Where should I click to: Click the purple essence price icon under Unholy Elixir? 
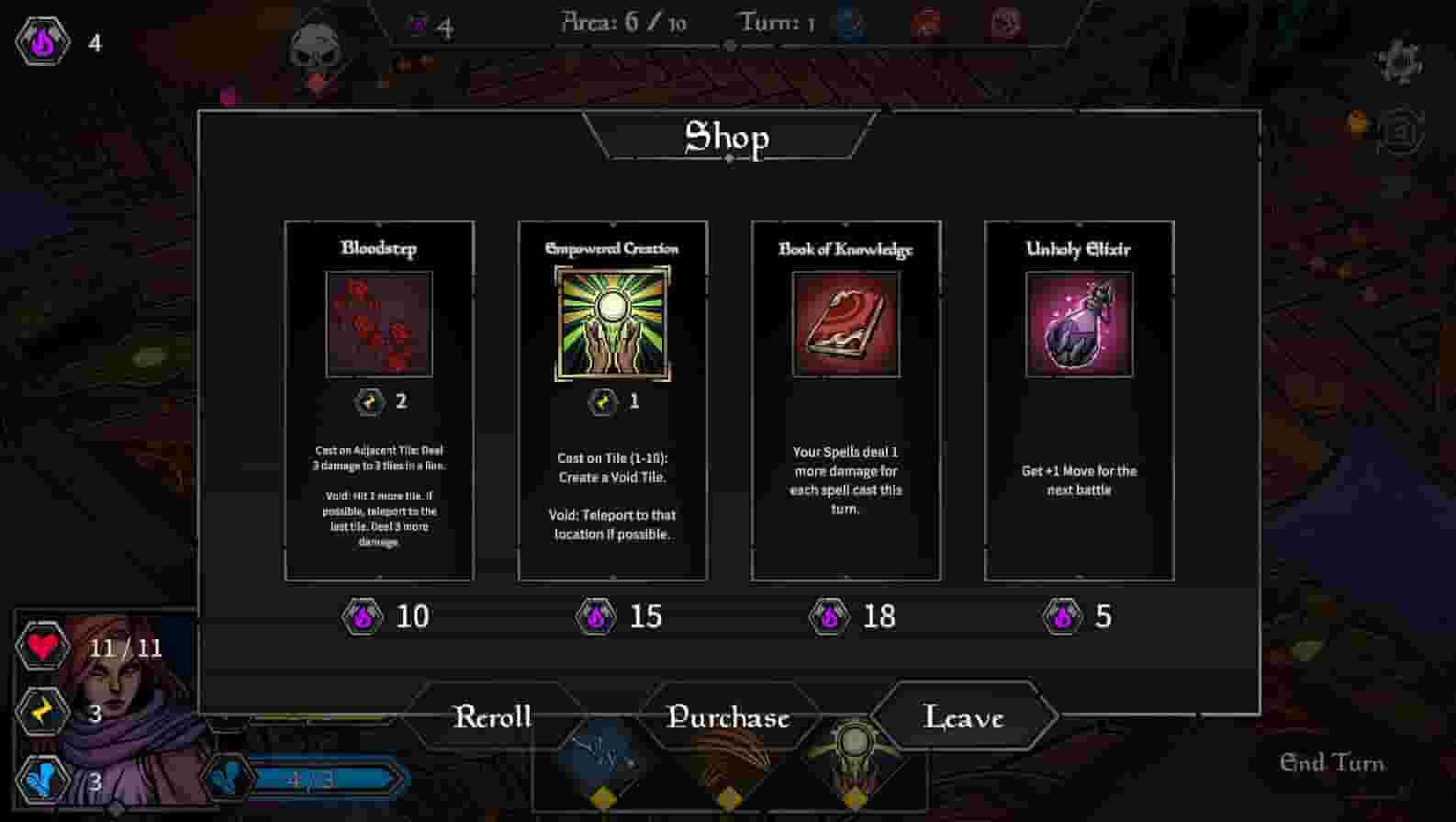1062,617
